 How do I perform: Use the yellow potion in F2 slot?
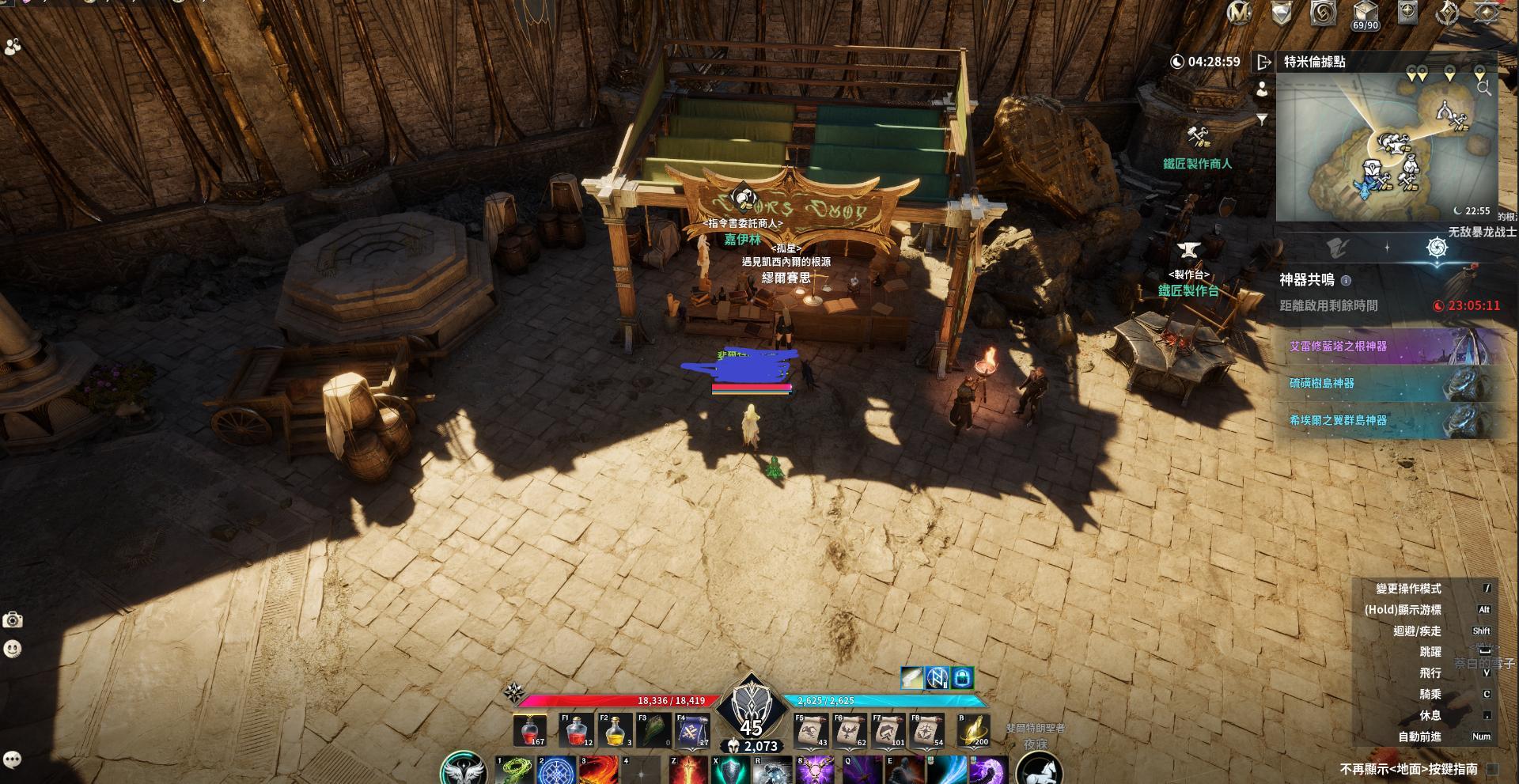tap(615, 730)
